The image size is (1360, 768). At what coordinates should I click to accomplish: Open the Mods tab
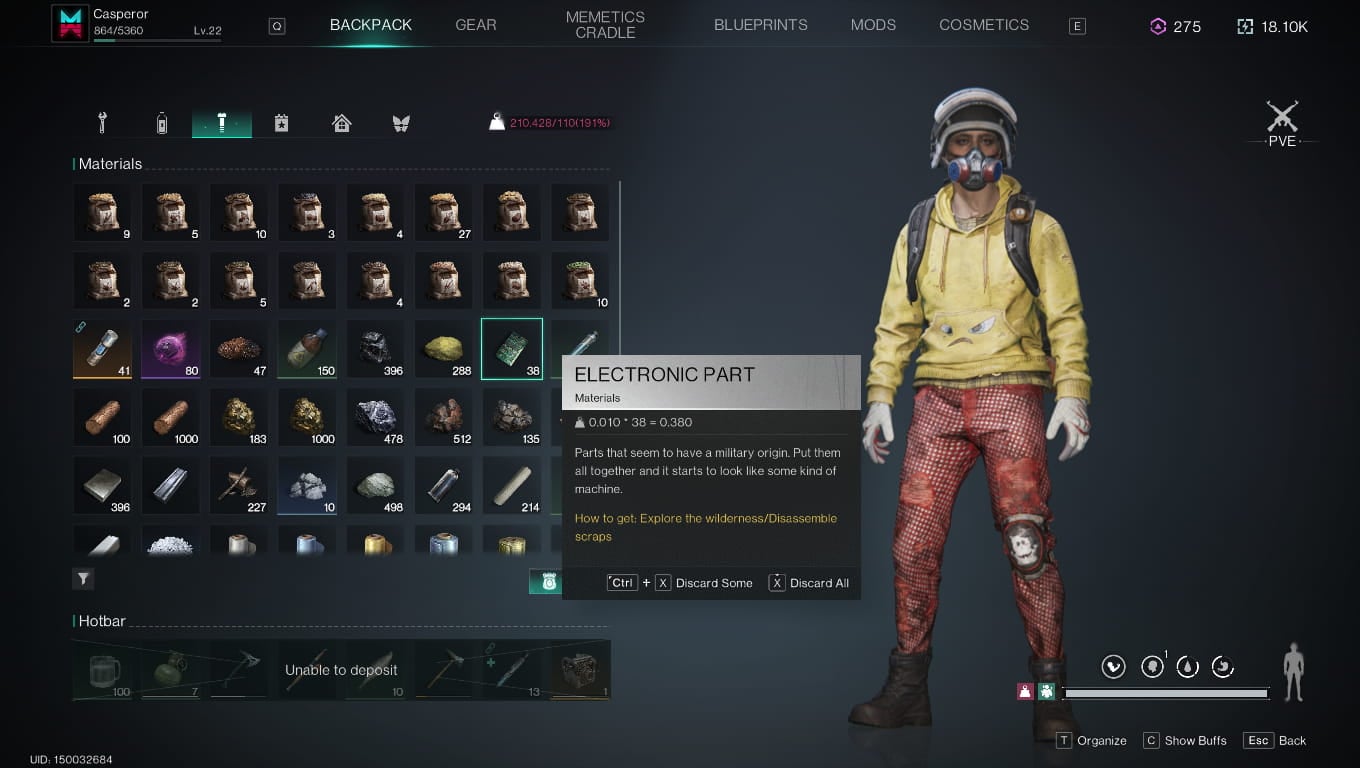[873, 25]
